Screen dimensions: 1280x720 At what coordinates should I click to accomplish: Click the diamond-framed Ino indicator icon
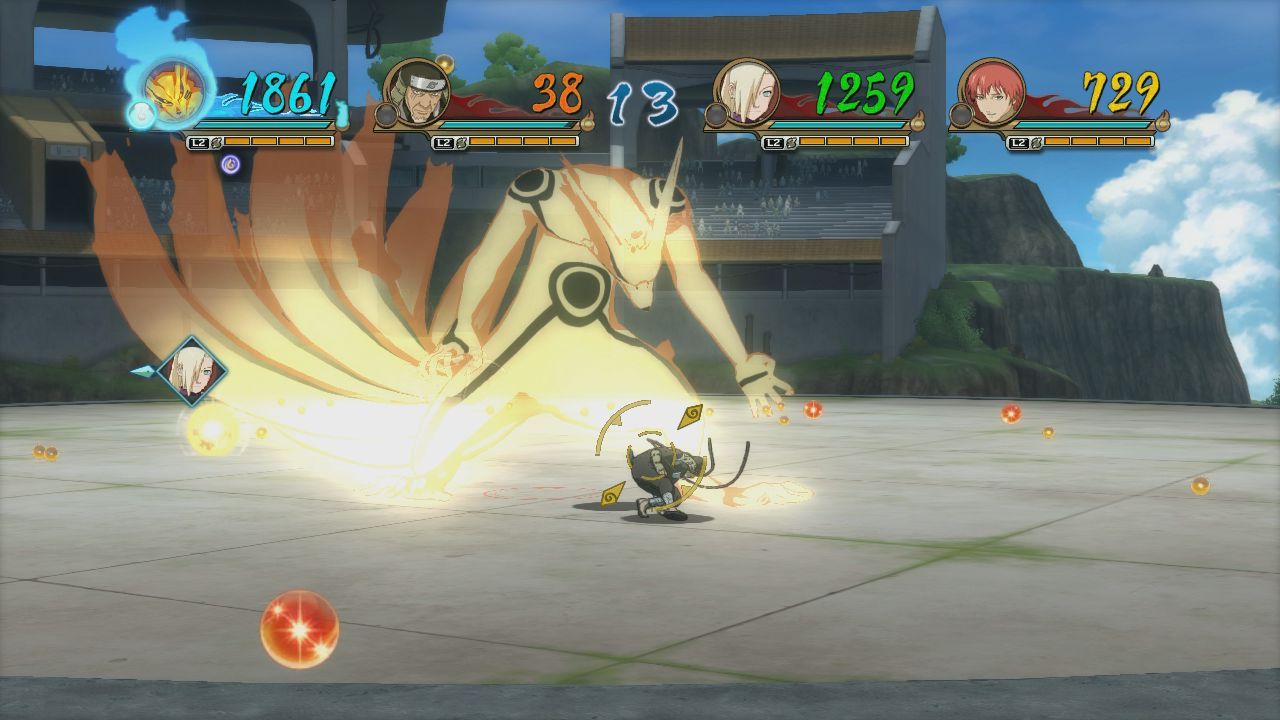pos(192,372)
